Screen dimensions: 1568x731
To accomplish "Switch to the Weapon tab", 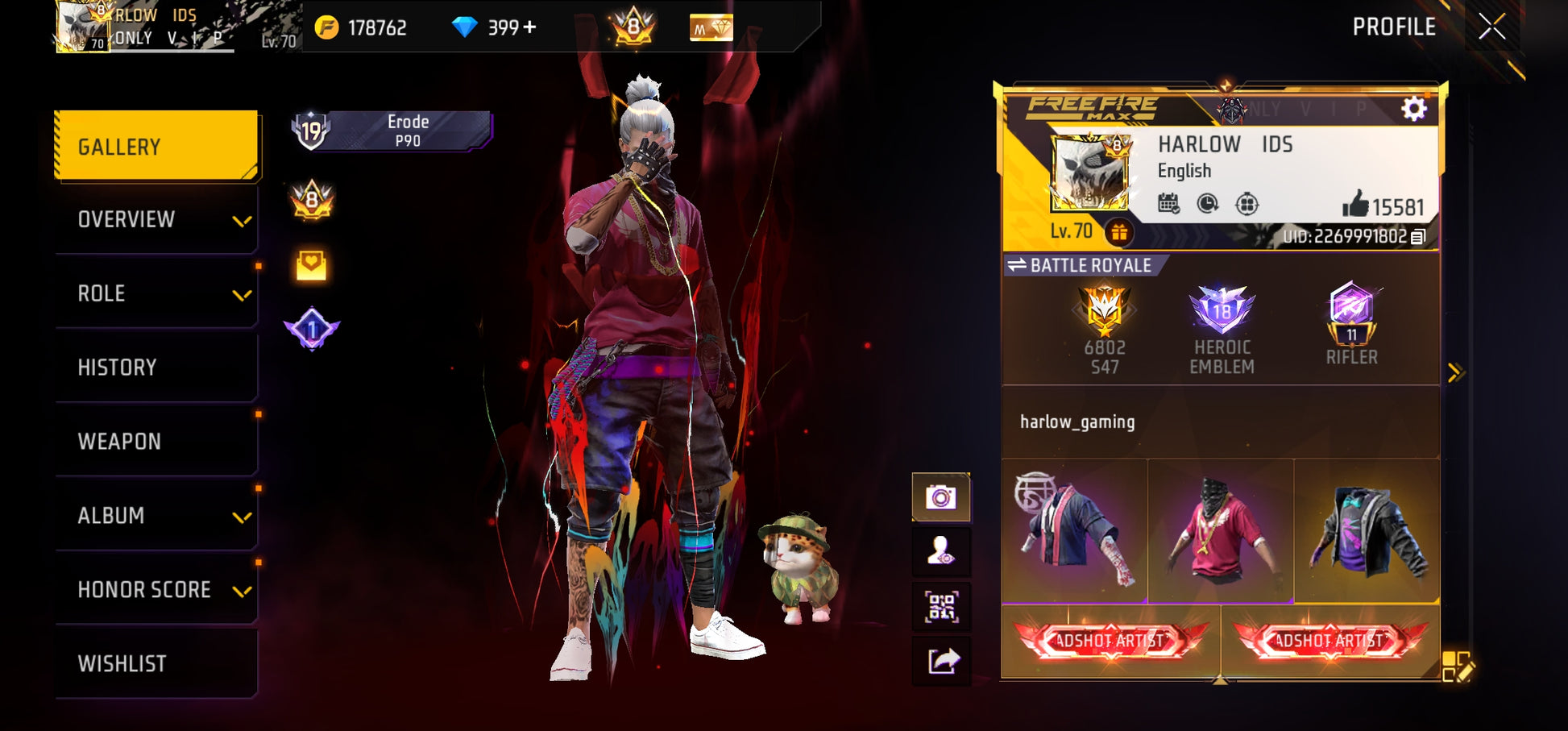I will point(156,442).
